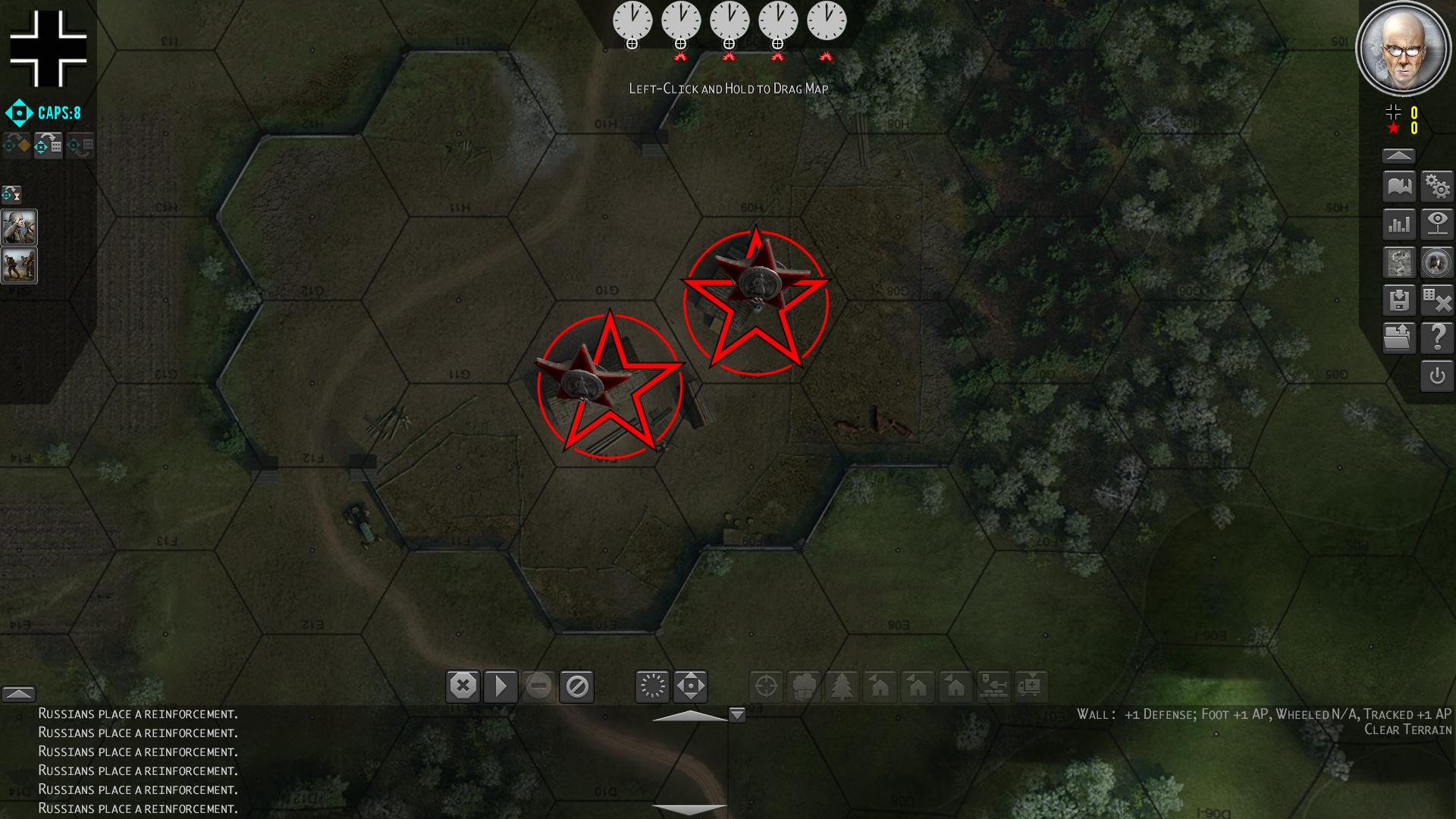The image size is (1456, 819).
Task: Click the filmstrip replay icon in the sidebar
Action: [1399, 262]
